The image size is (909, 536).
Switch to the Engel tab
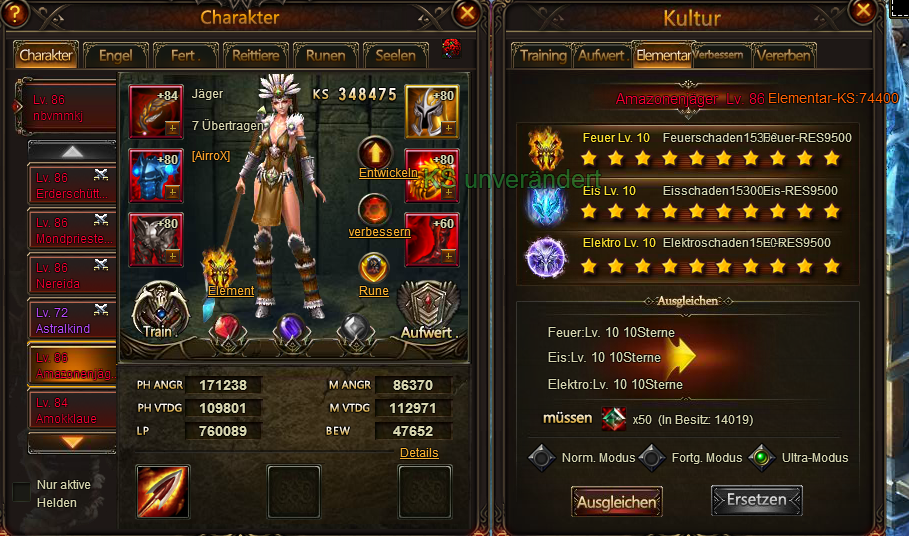click(x=116, y=56)
